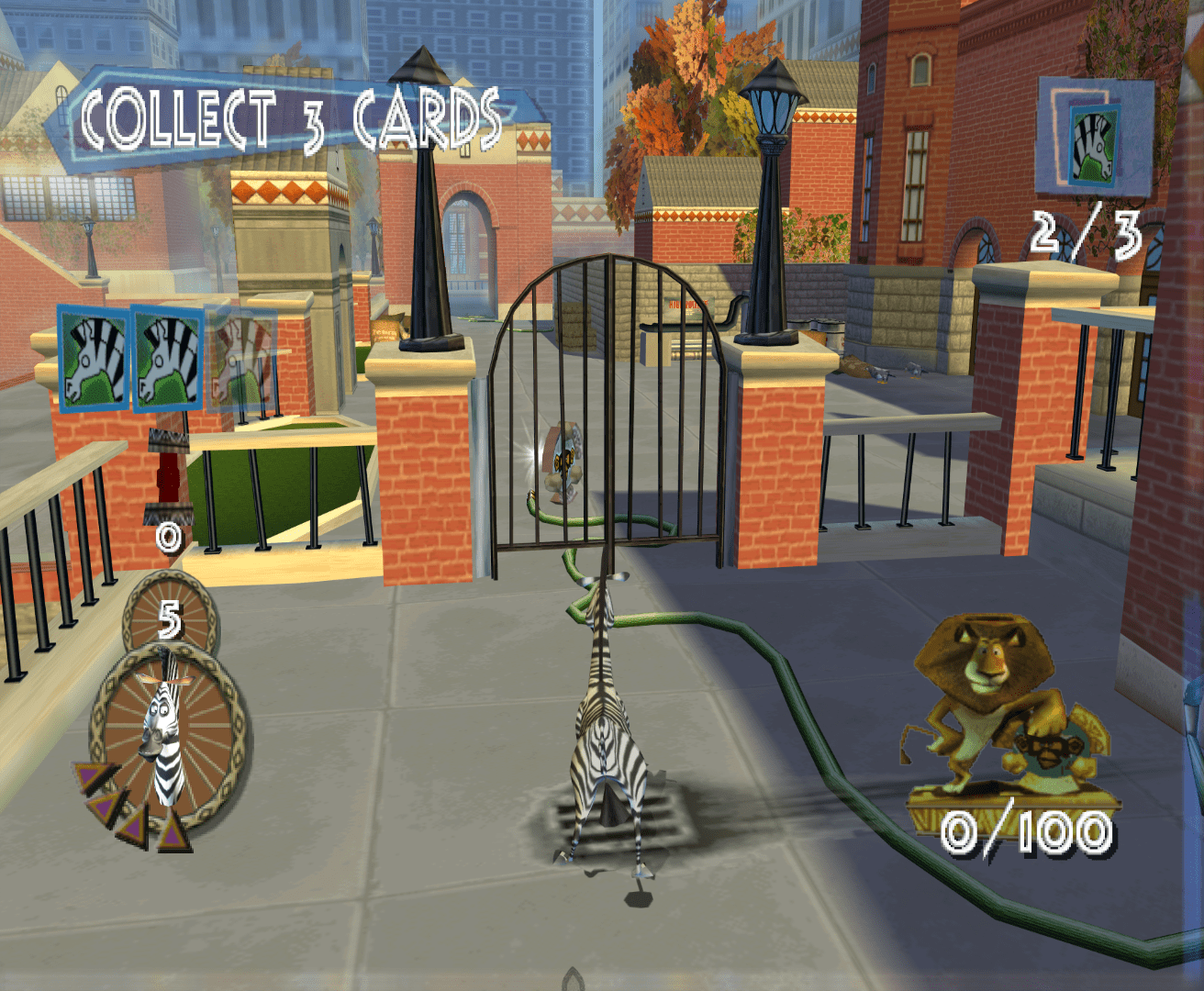Image resolution: width=1204 pixels, height=991 pixels.
Task: Click the red fire hydrant valve on the wall
Action: click(x=168, y=477)
